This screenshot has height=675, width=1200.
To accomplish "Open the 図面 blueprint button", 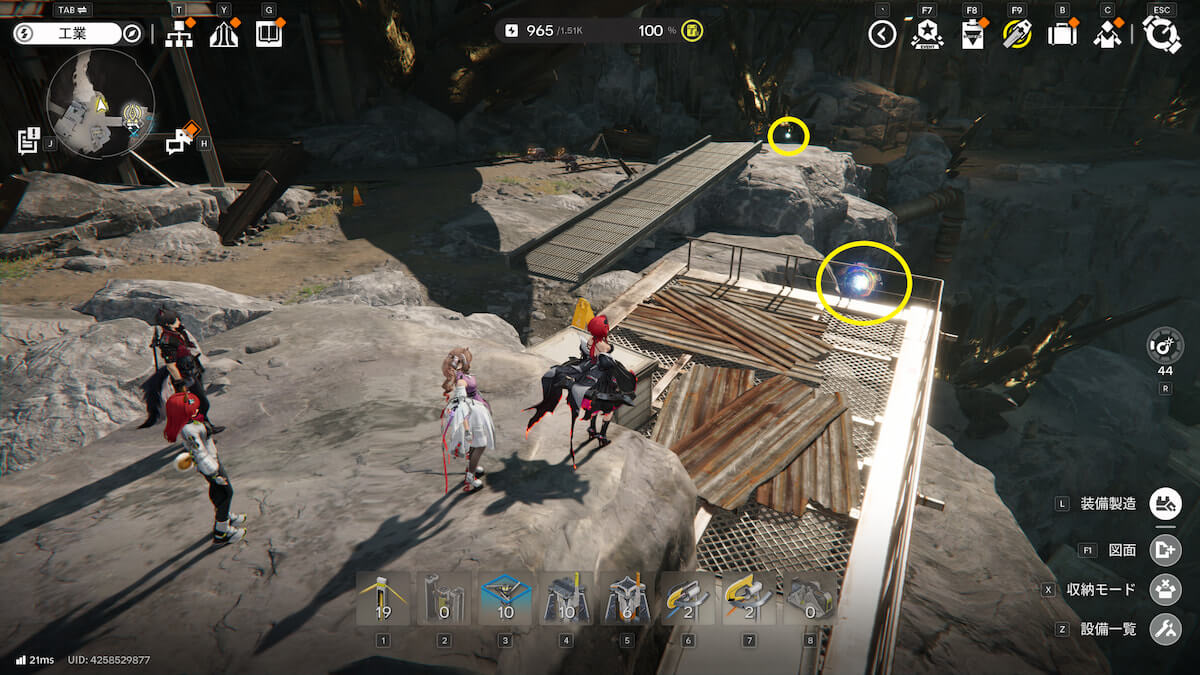I will (1164, 549).
